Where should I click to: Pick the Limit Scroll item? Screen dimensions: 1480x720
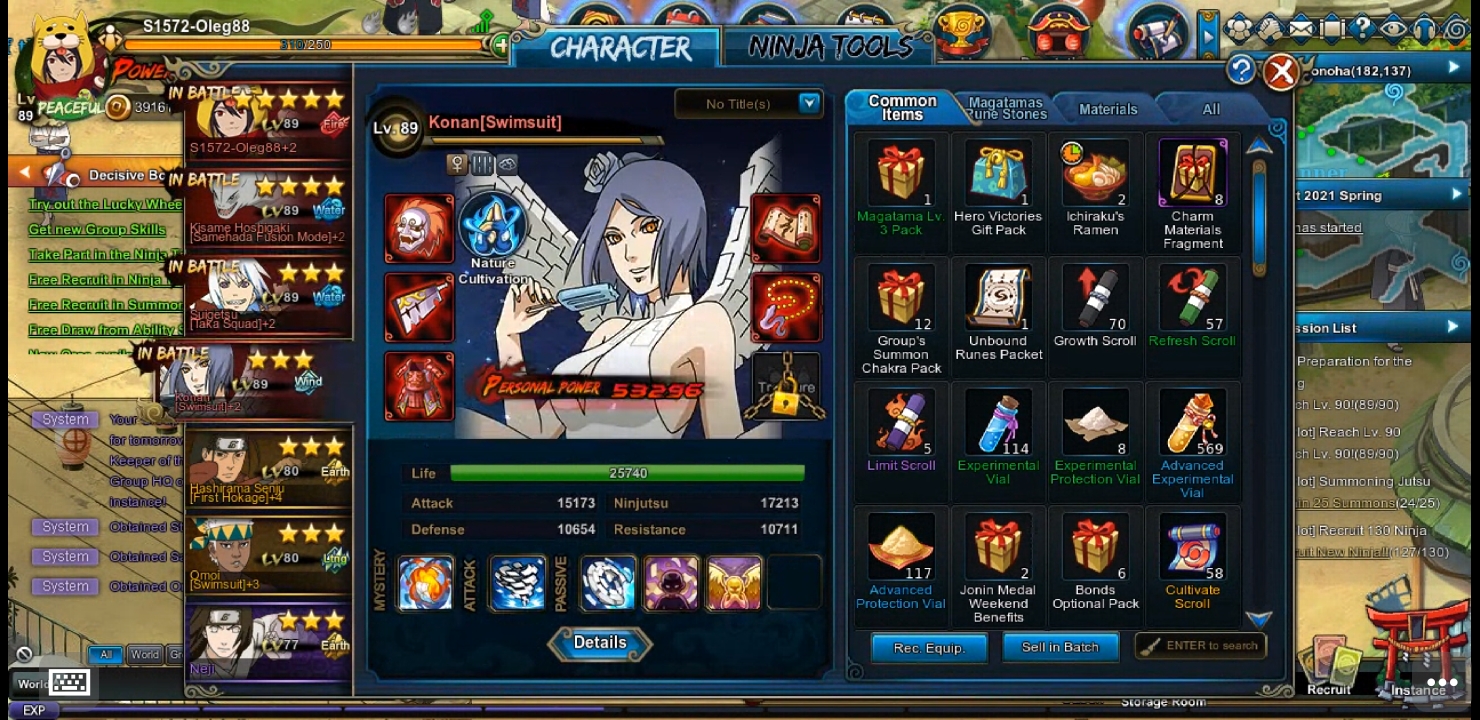(901, 423)
